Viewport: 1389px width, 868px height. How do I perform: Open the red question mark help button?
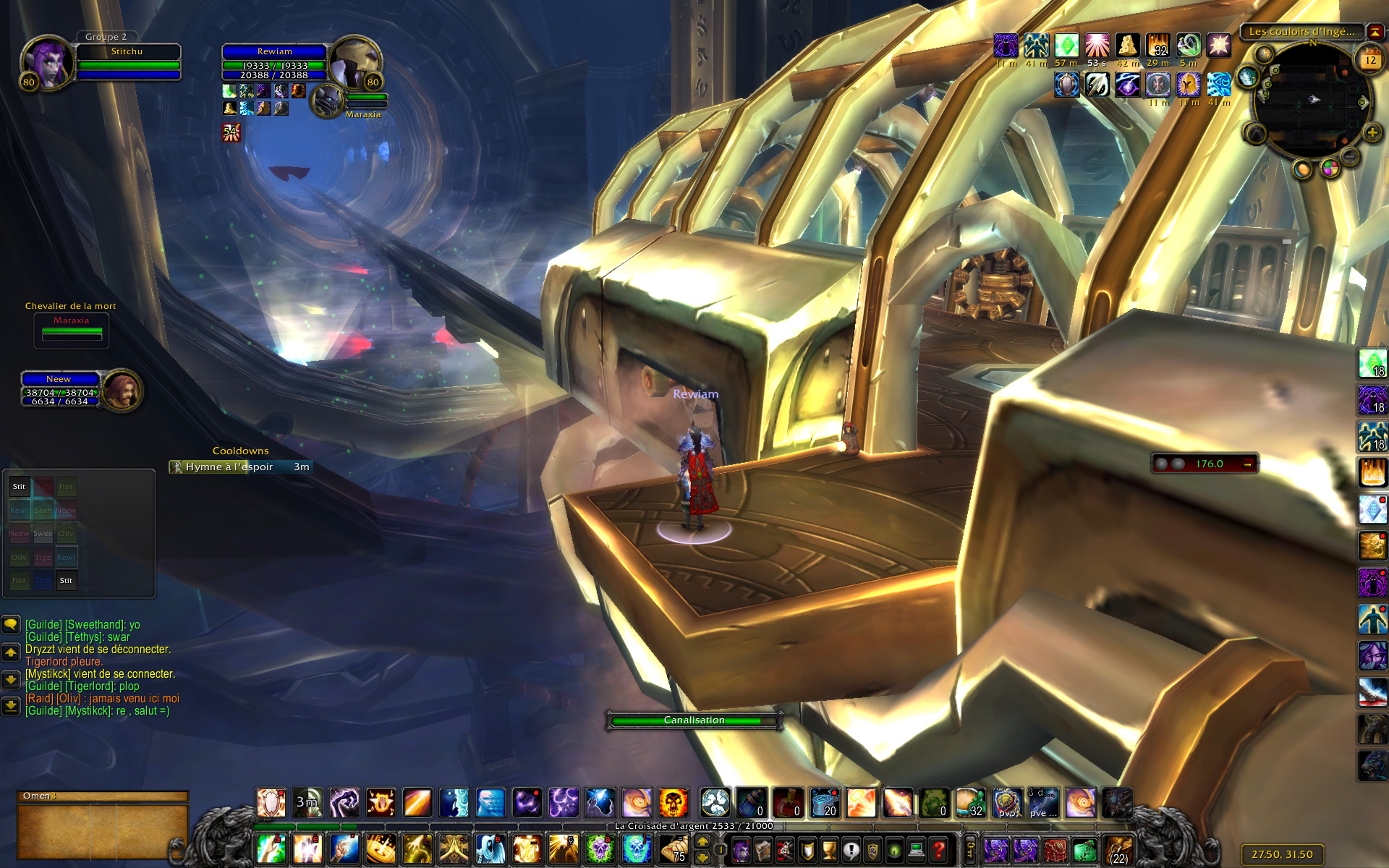point(938,849)
